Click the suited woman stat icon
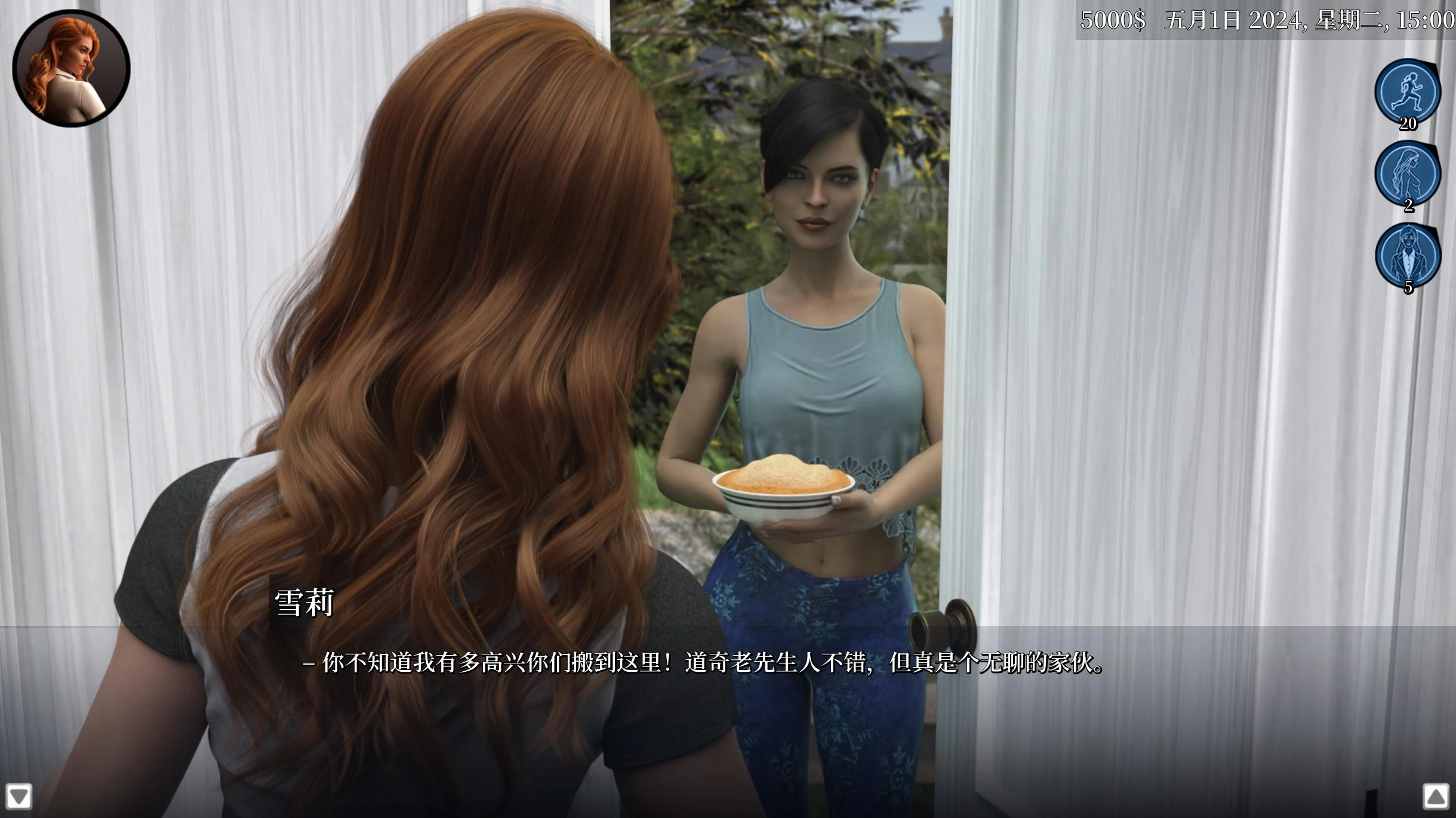1456x818 pixels. tap(1408, 255)
